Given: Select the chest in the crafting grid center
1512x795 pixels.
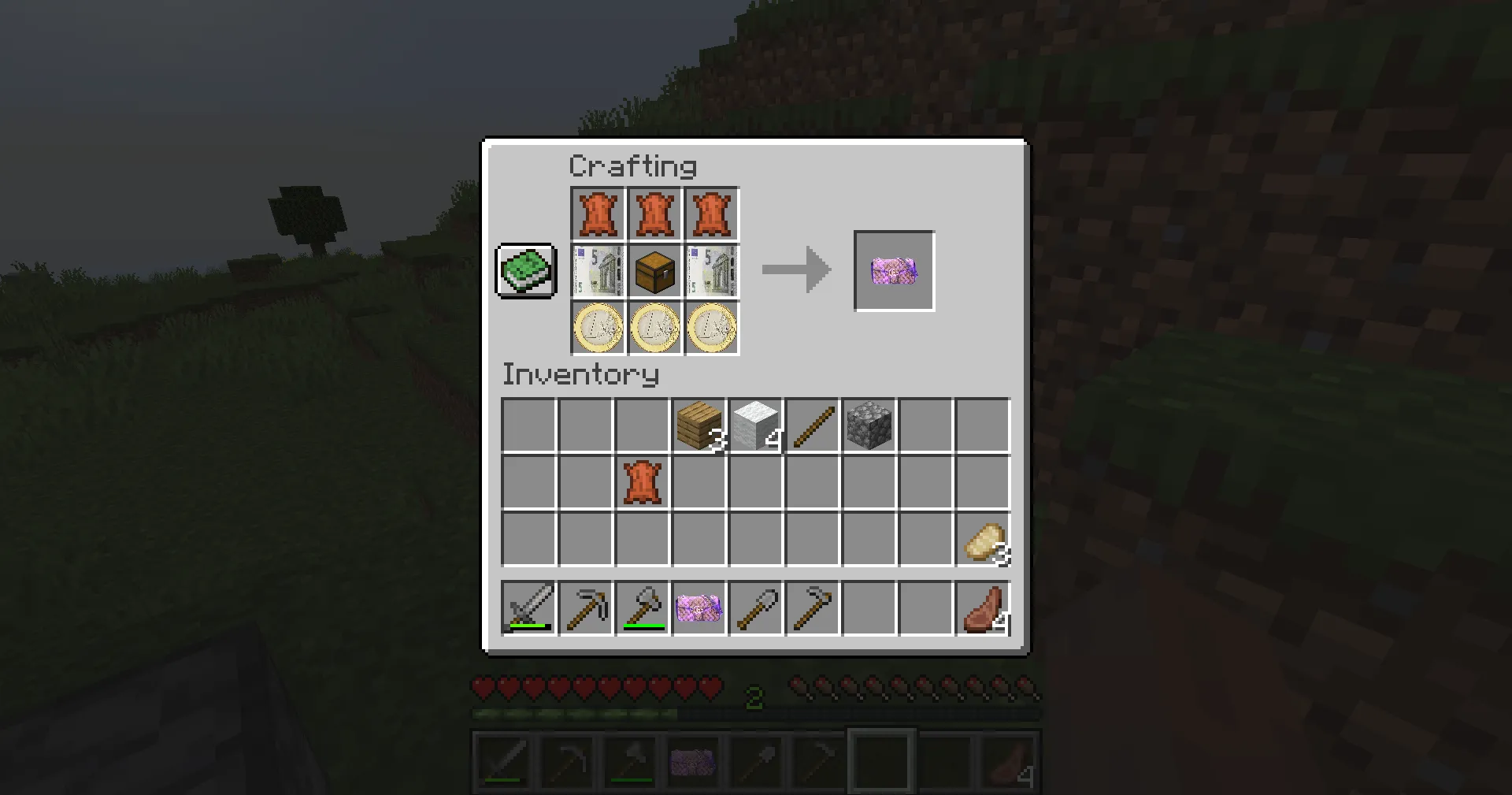Looking at the screenshot, I should point(654,271).
